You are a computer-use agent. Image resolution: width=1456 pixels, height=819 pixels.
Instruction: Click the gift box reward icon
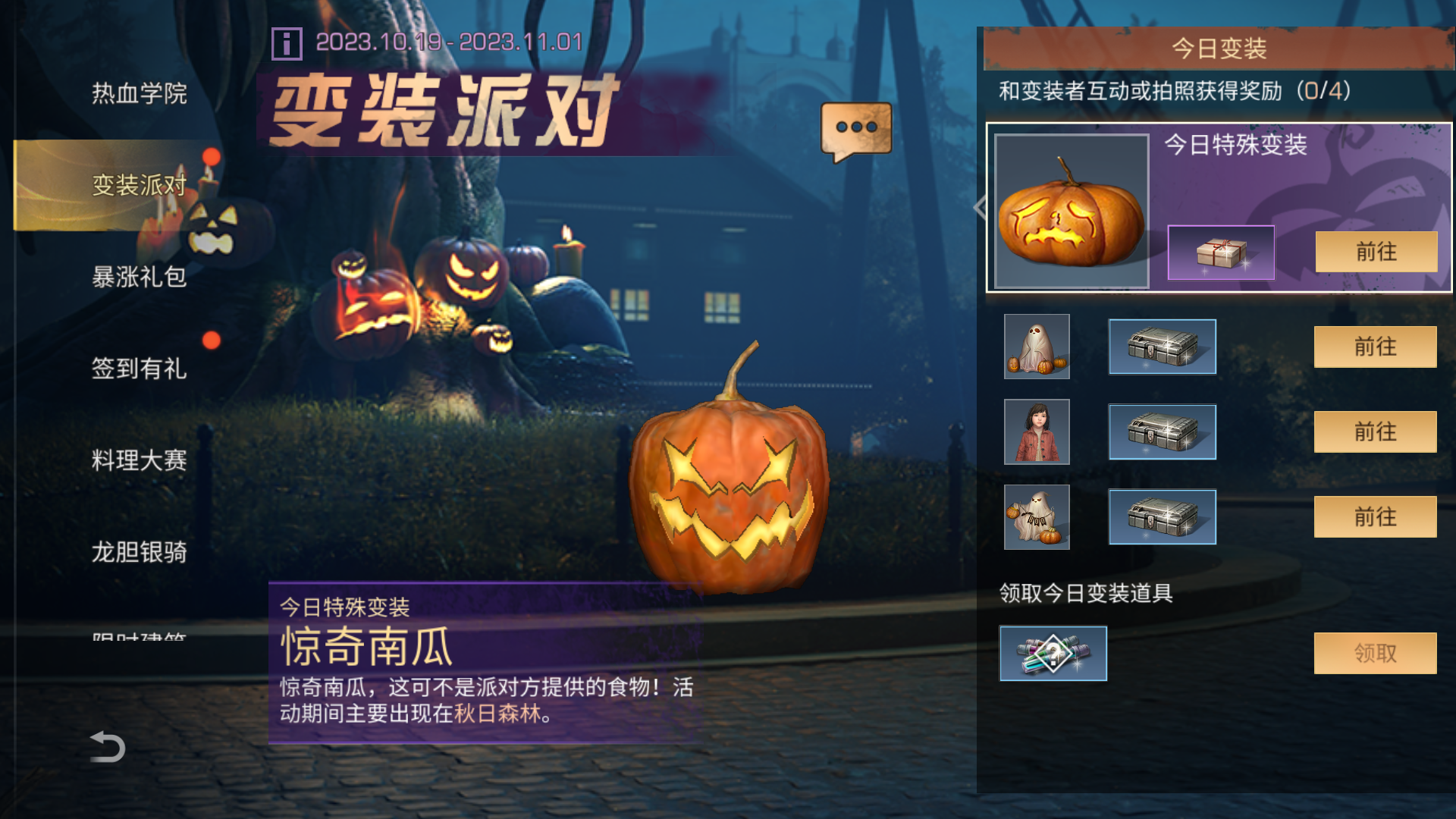click(1221, 253)
